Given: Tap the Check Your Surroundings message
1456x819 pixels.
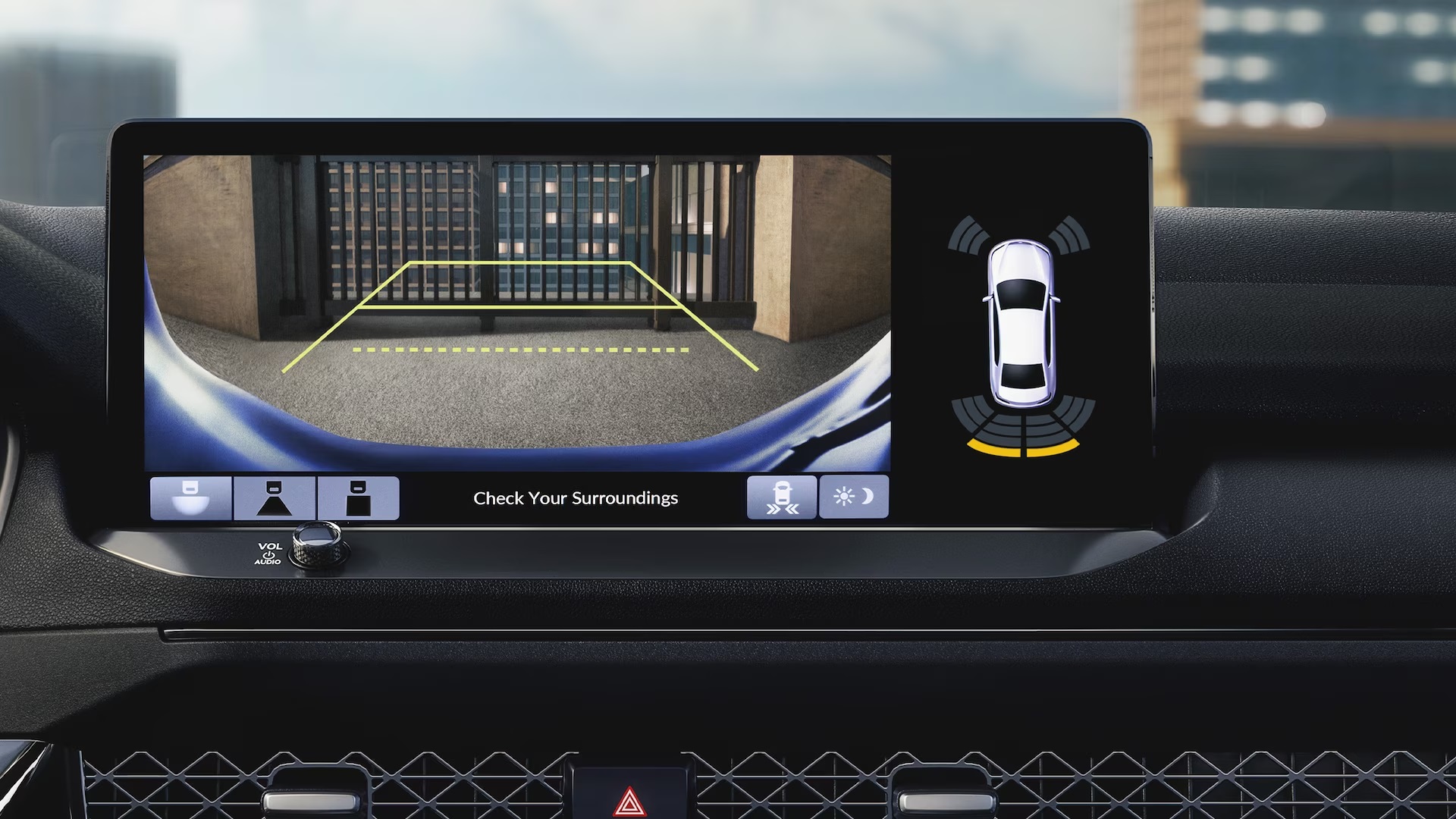Looking at the screenshot, I should click(x=576, y=497).
